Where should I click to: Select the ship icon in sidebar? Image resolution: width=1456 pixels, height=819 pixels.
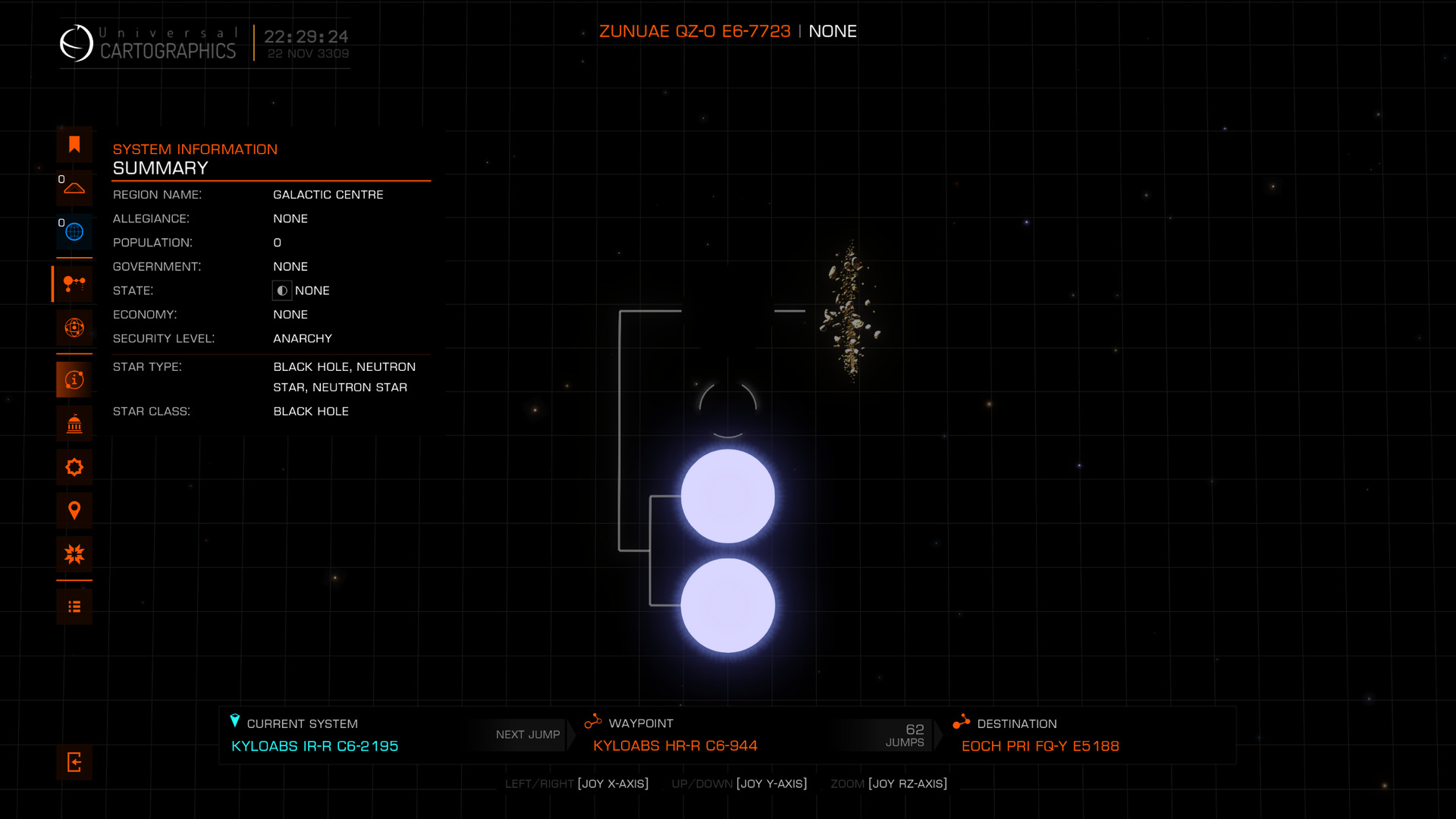74,188
